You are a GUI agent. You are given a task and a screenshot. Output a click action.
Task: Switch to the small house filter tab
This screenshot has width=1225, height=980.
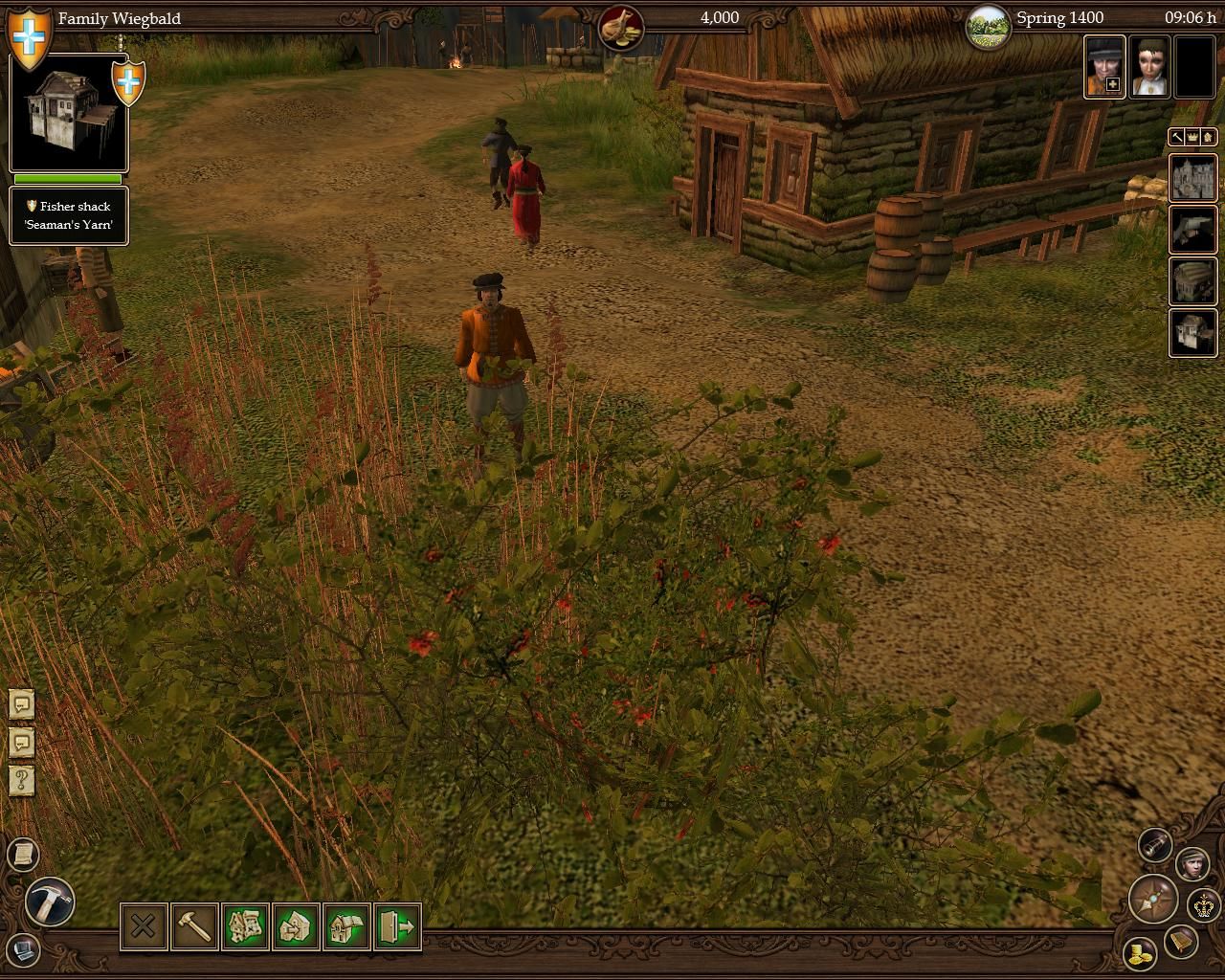1208,138
